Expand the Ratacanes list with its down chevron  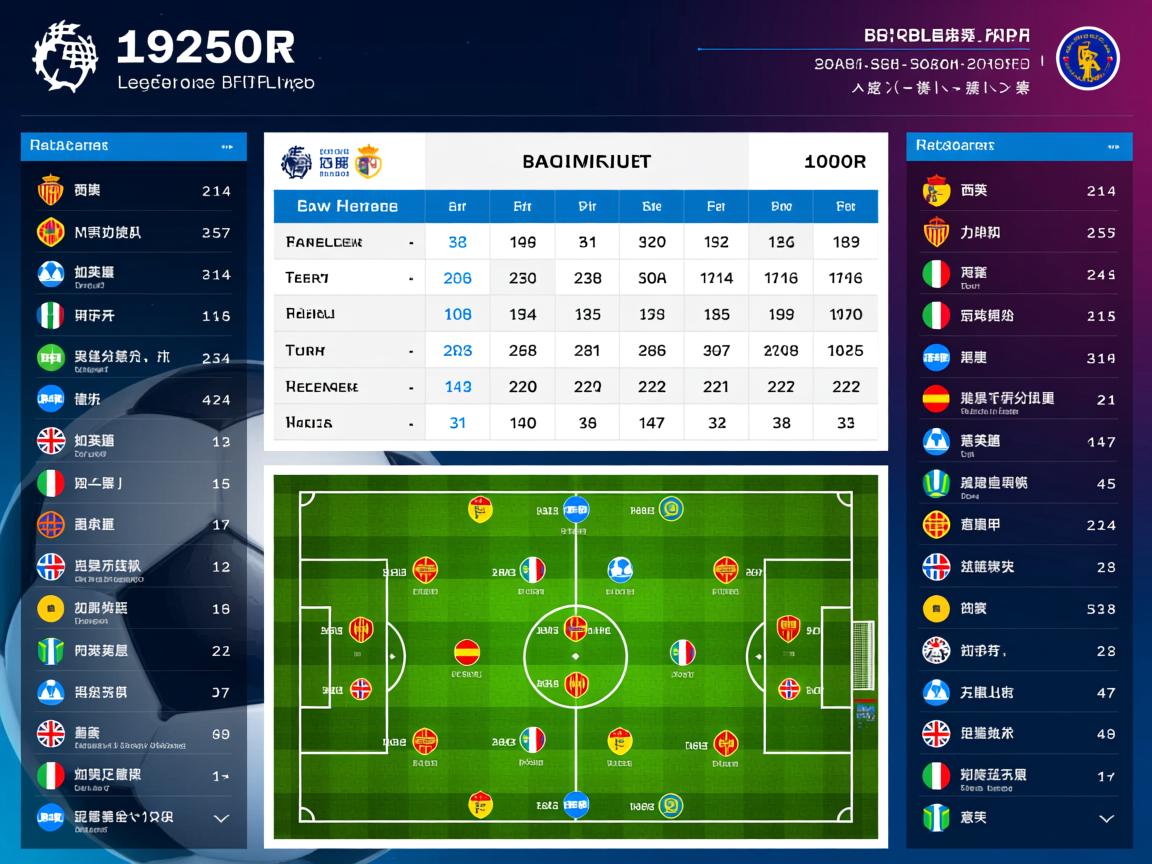pyautogui.click(x=221, y=818)
